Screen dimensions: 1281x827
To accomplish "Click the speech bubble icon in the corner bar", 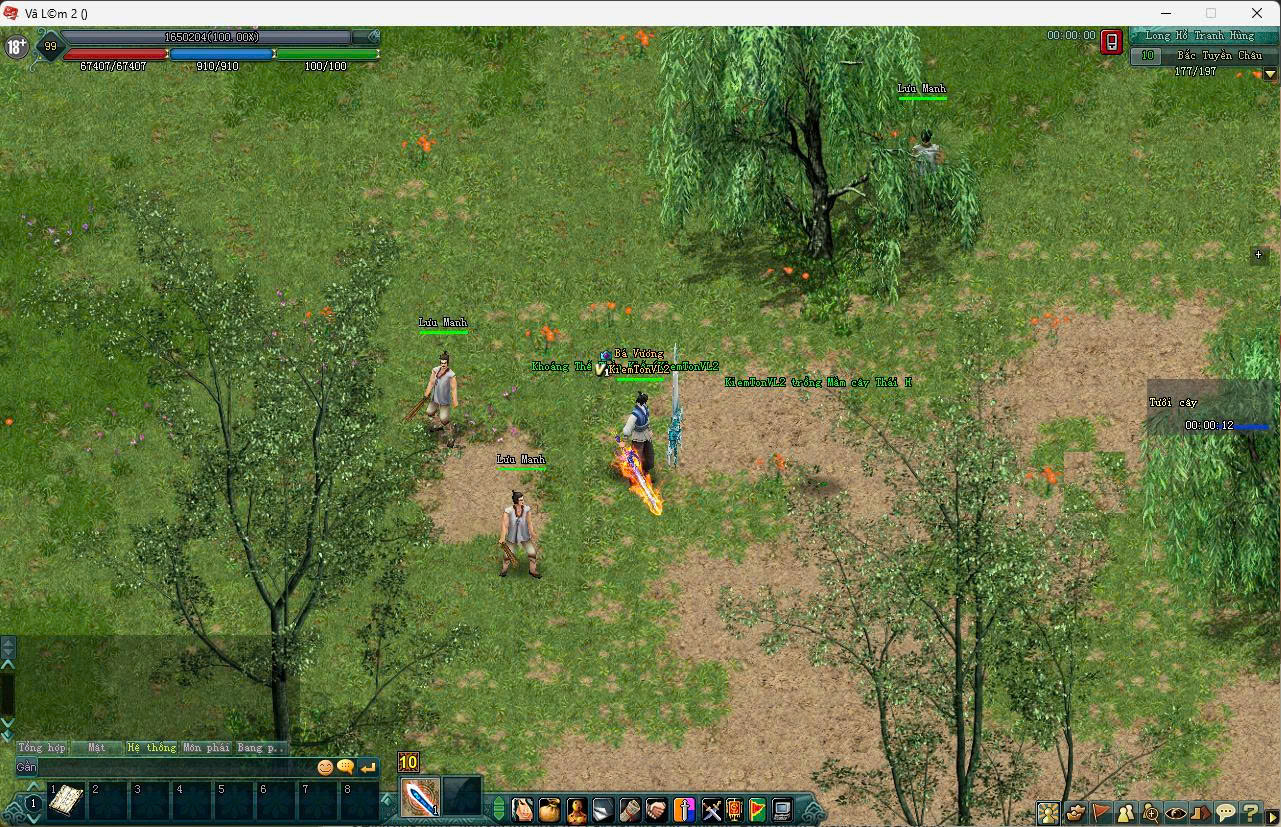I will (1226, 813).
